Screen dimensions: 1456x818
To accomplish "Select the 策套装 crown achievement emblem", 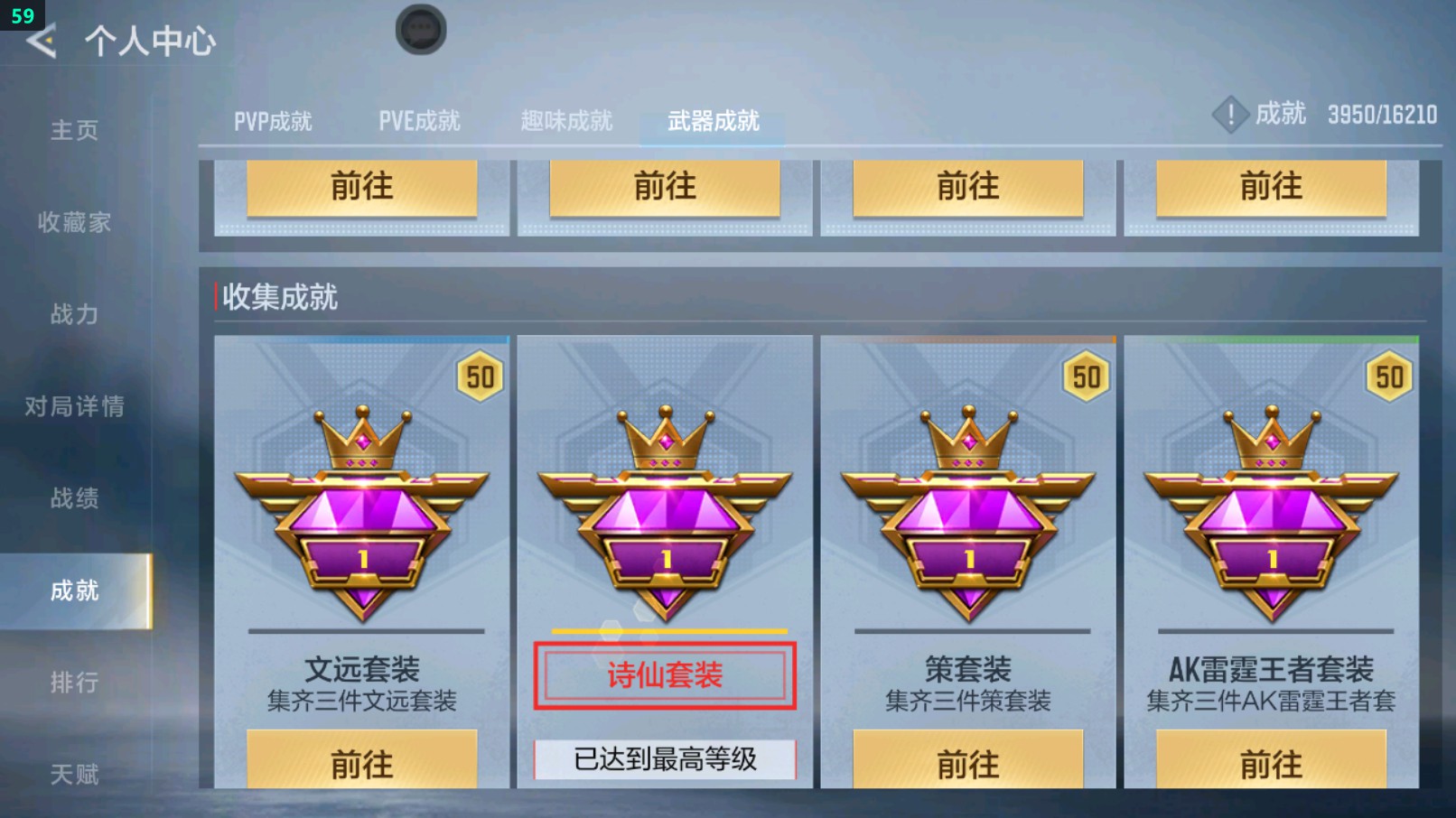I will (x=969, y=515).
